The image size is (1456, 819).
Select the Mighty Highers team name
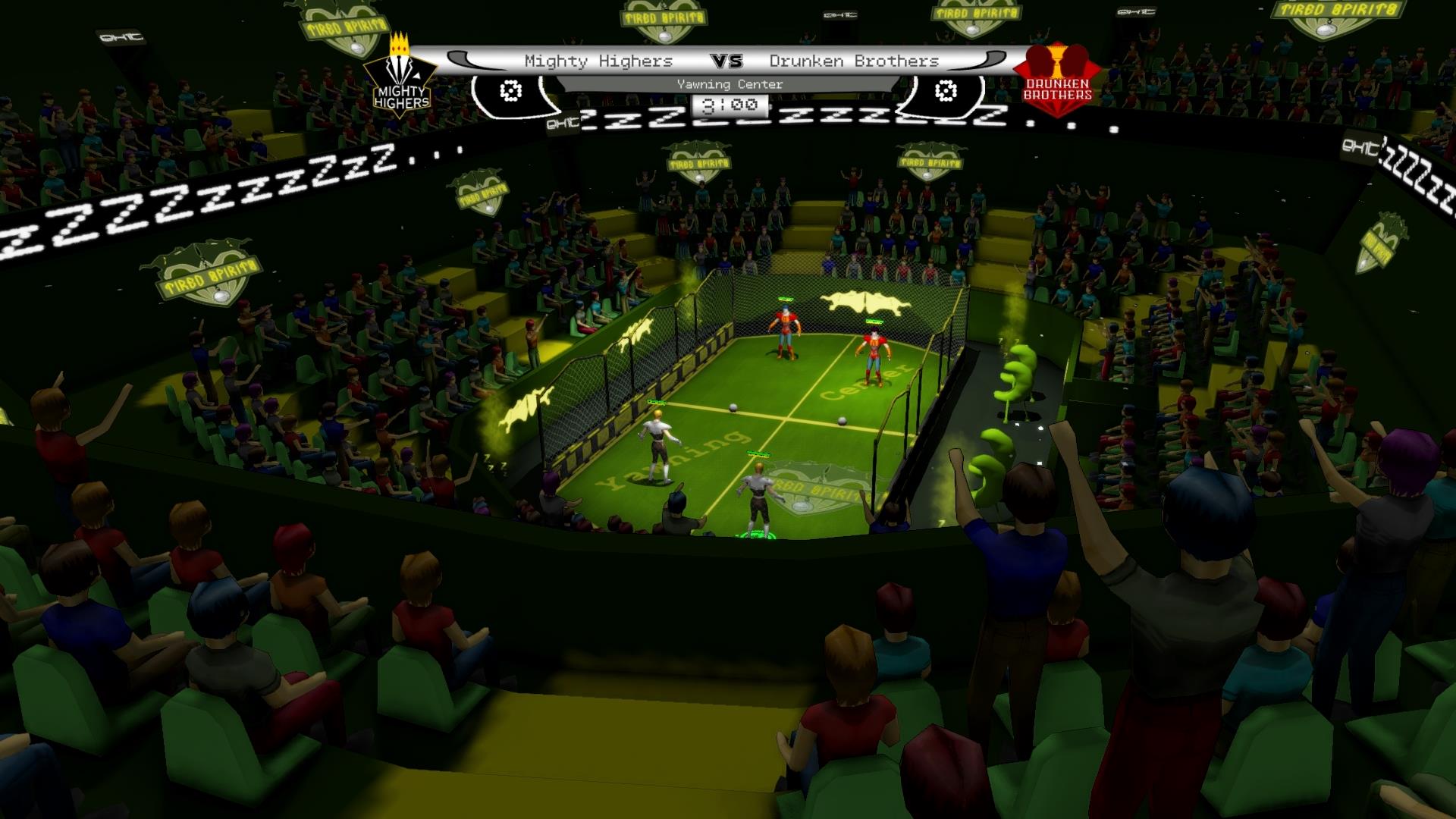click(x=599, y=59)
